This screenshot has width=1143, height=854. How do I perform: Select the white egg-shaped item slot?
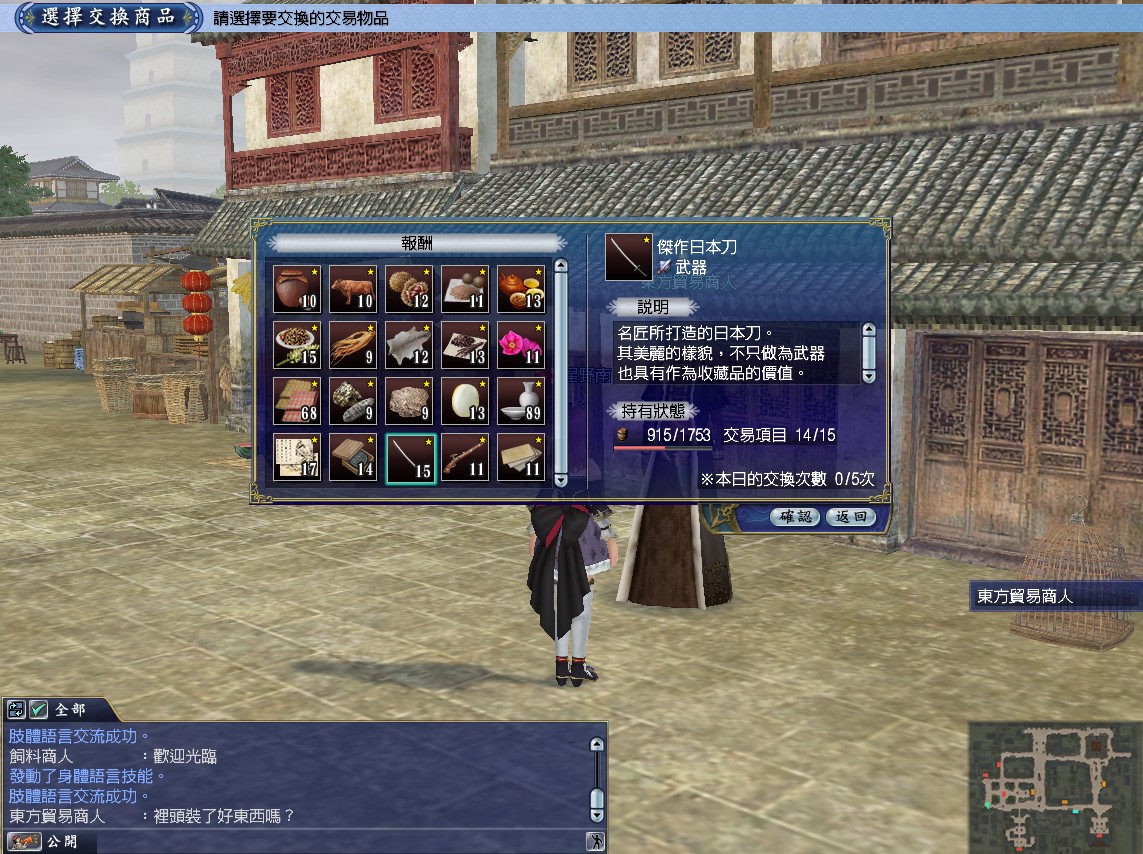tap(465, 401)
